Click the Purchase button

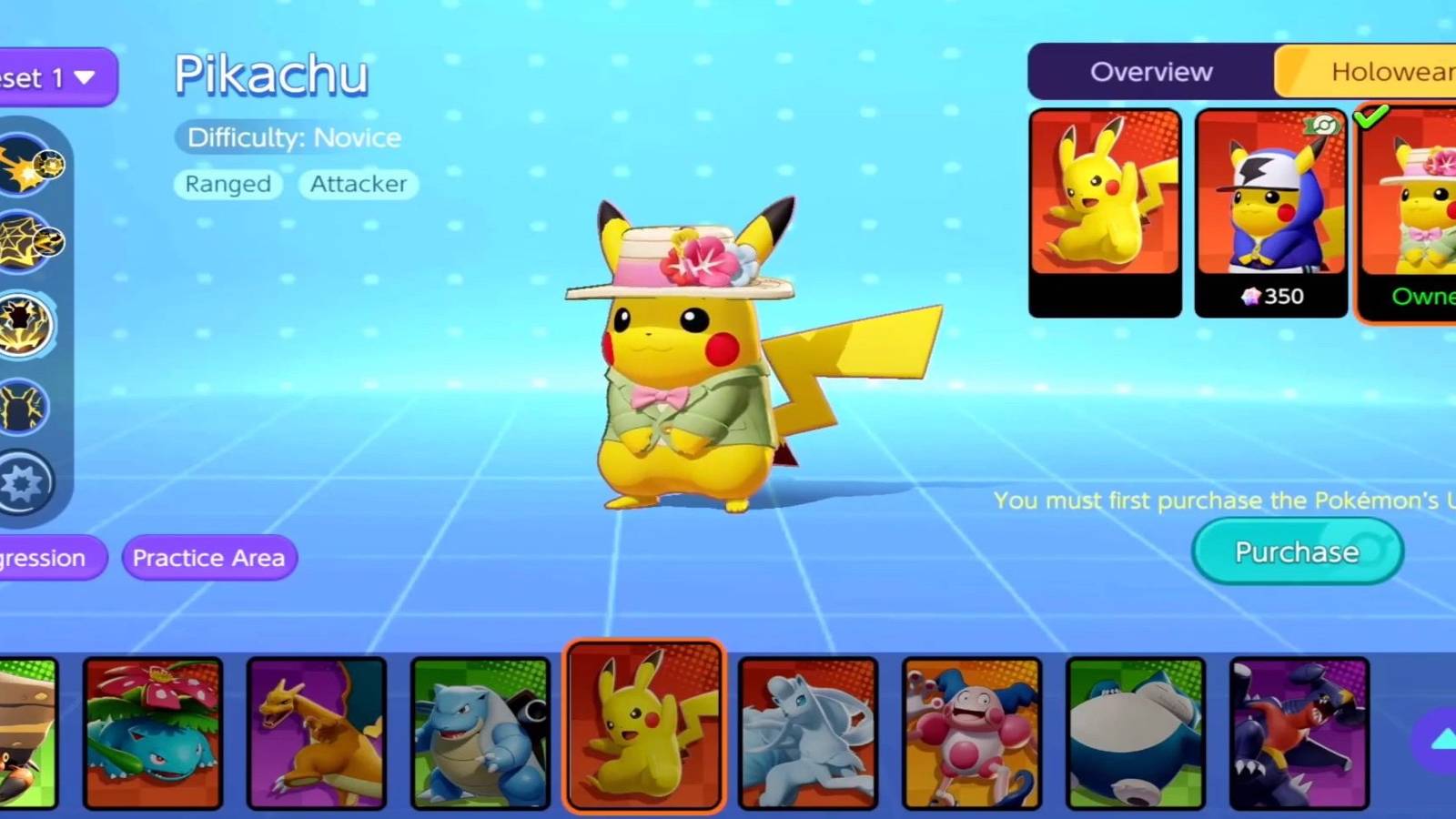1297,551
